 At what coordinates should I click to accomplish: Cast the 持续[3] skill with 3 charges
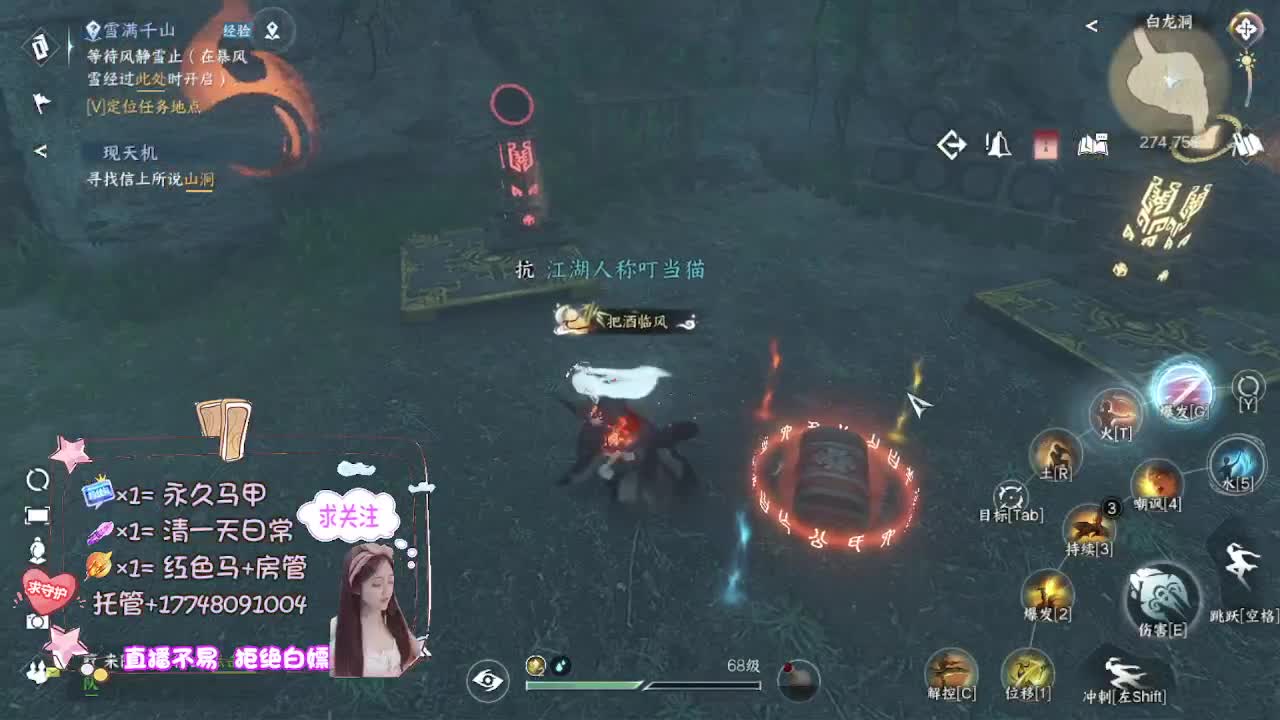pos(1090,526)
